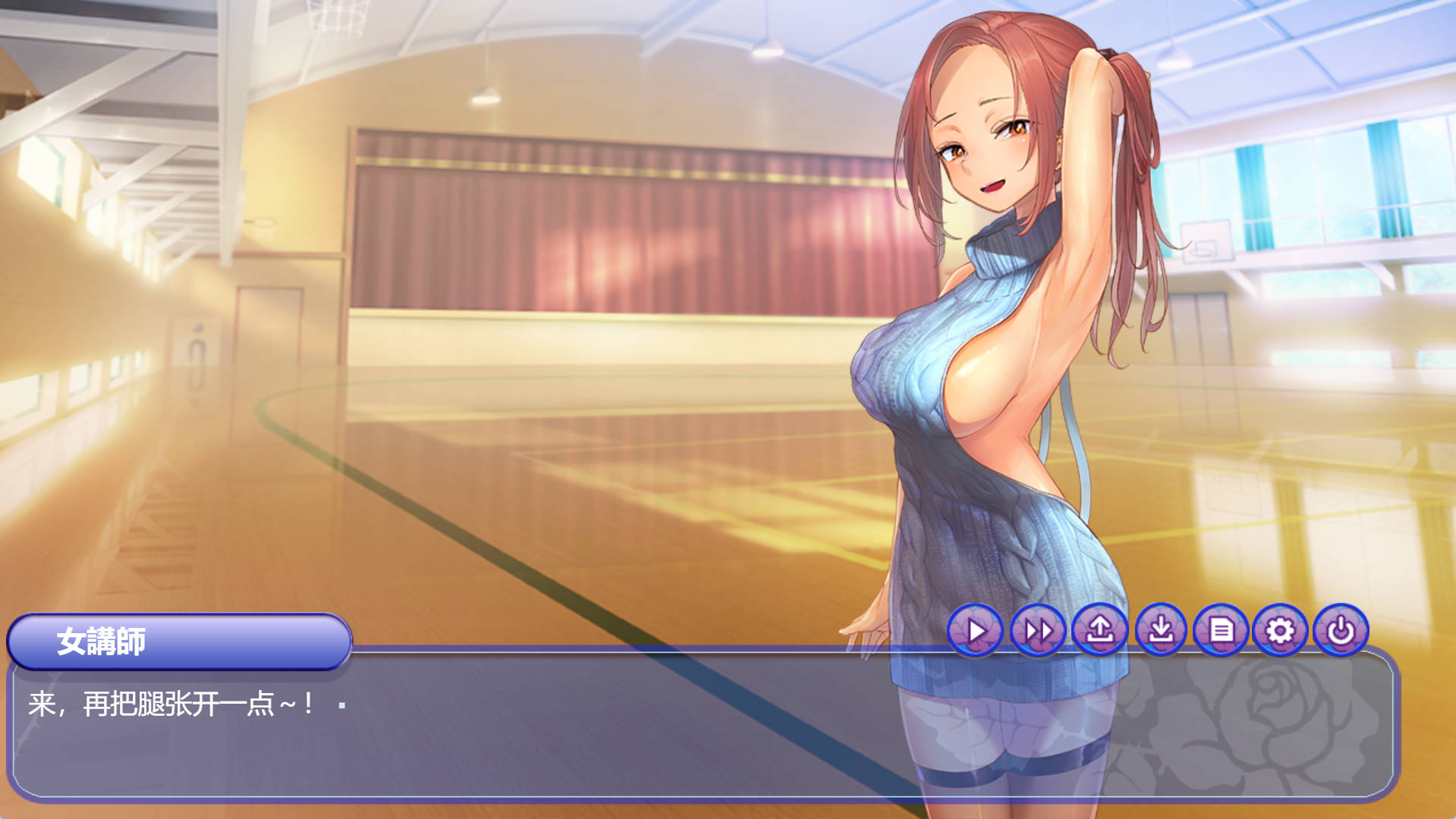1456x819 pixels.
Task: Activate skip mode via the fast-forward icon
Action: click(1039, 630)
